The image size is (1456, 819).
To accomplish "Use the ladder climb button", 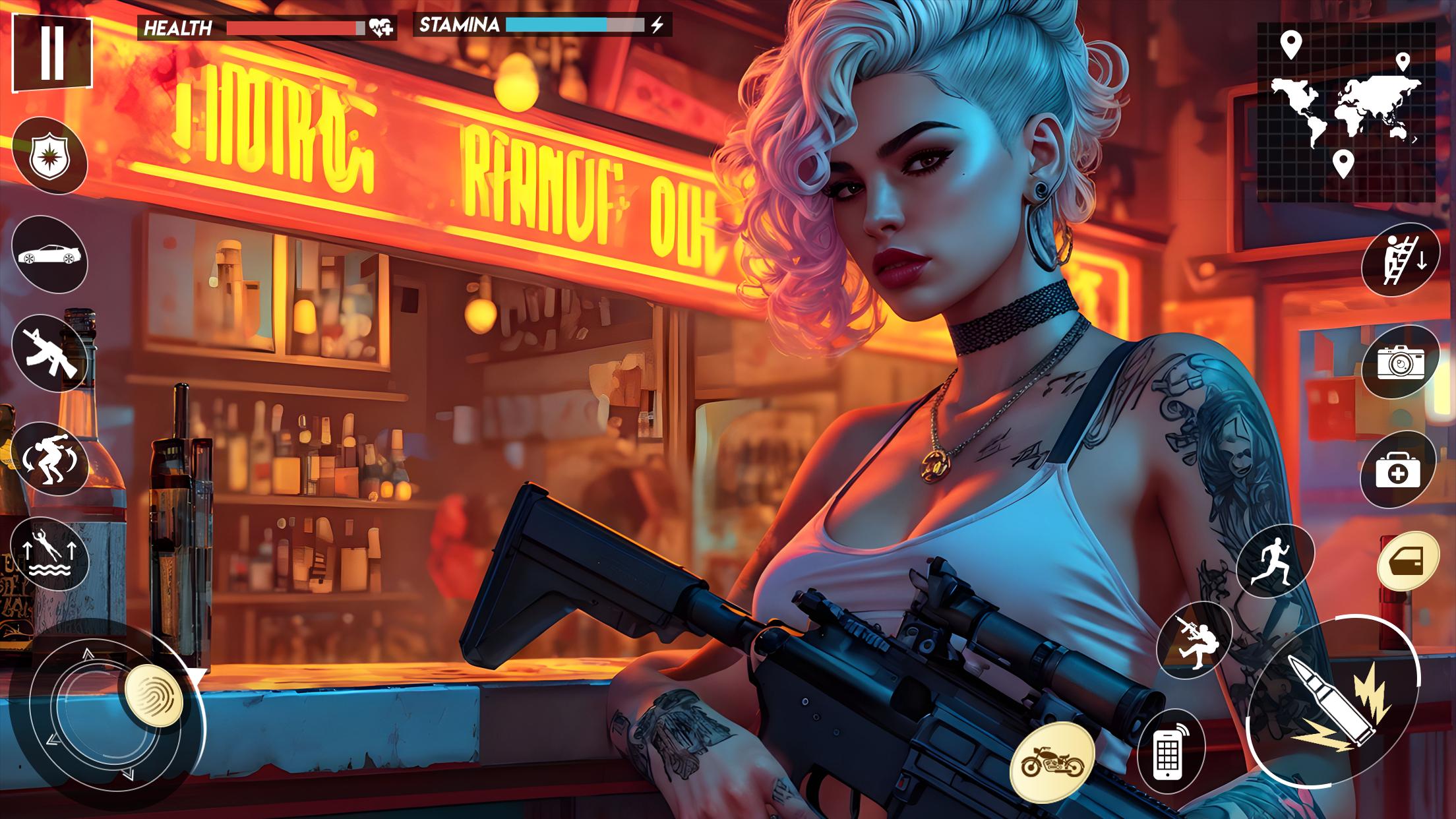I will [x=1400, y=260].
